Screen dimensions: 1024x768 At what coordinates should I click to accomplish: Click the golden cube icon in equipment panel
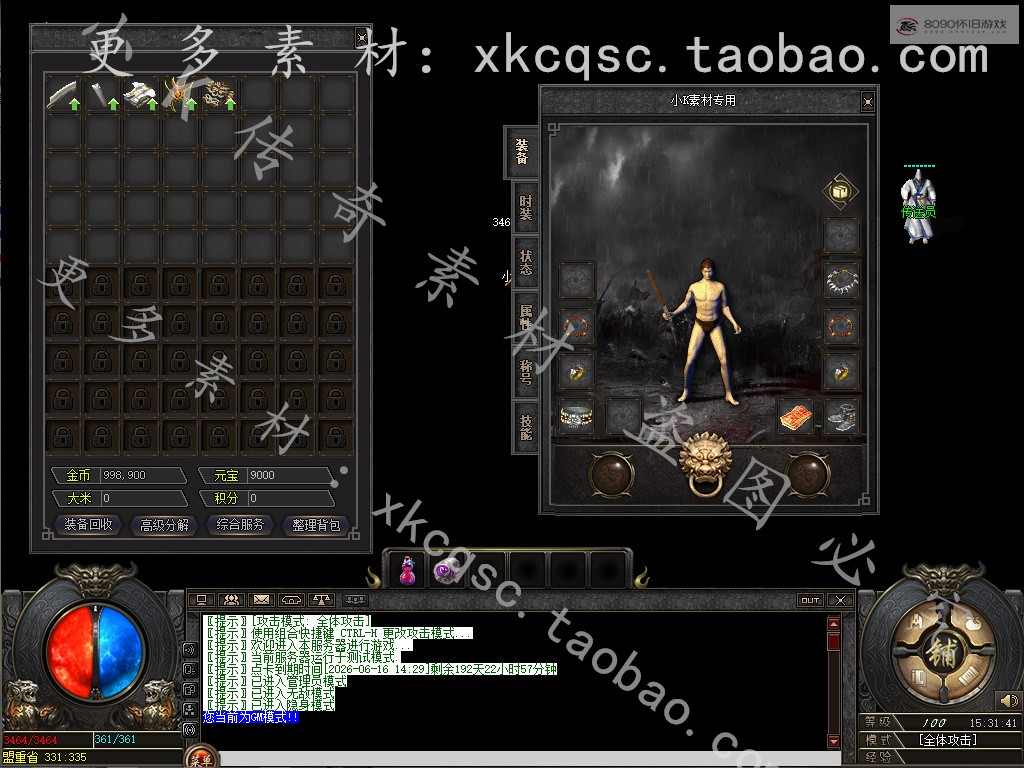coord(838,190)
